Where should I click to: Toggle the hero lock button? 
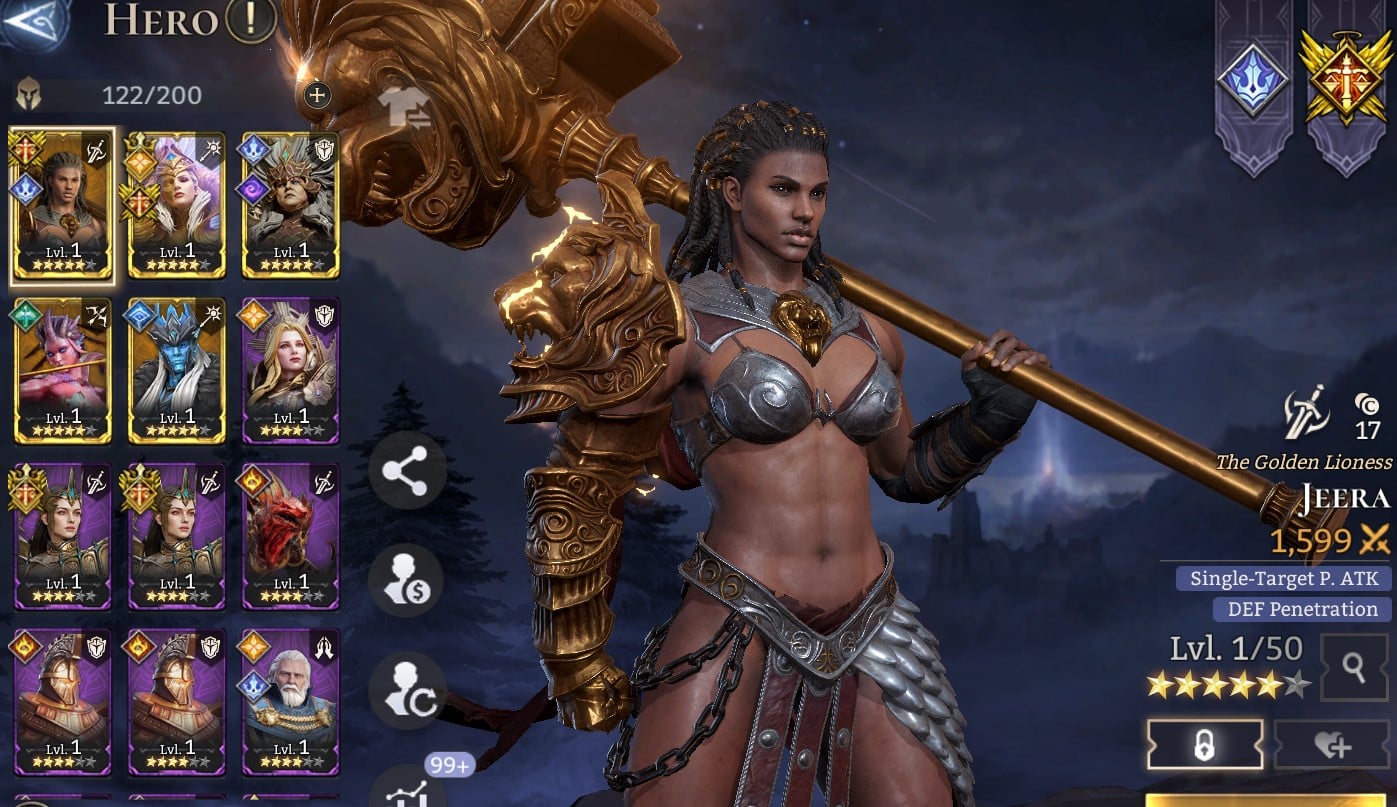tap(1204, 745)
